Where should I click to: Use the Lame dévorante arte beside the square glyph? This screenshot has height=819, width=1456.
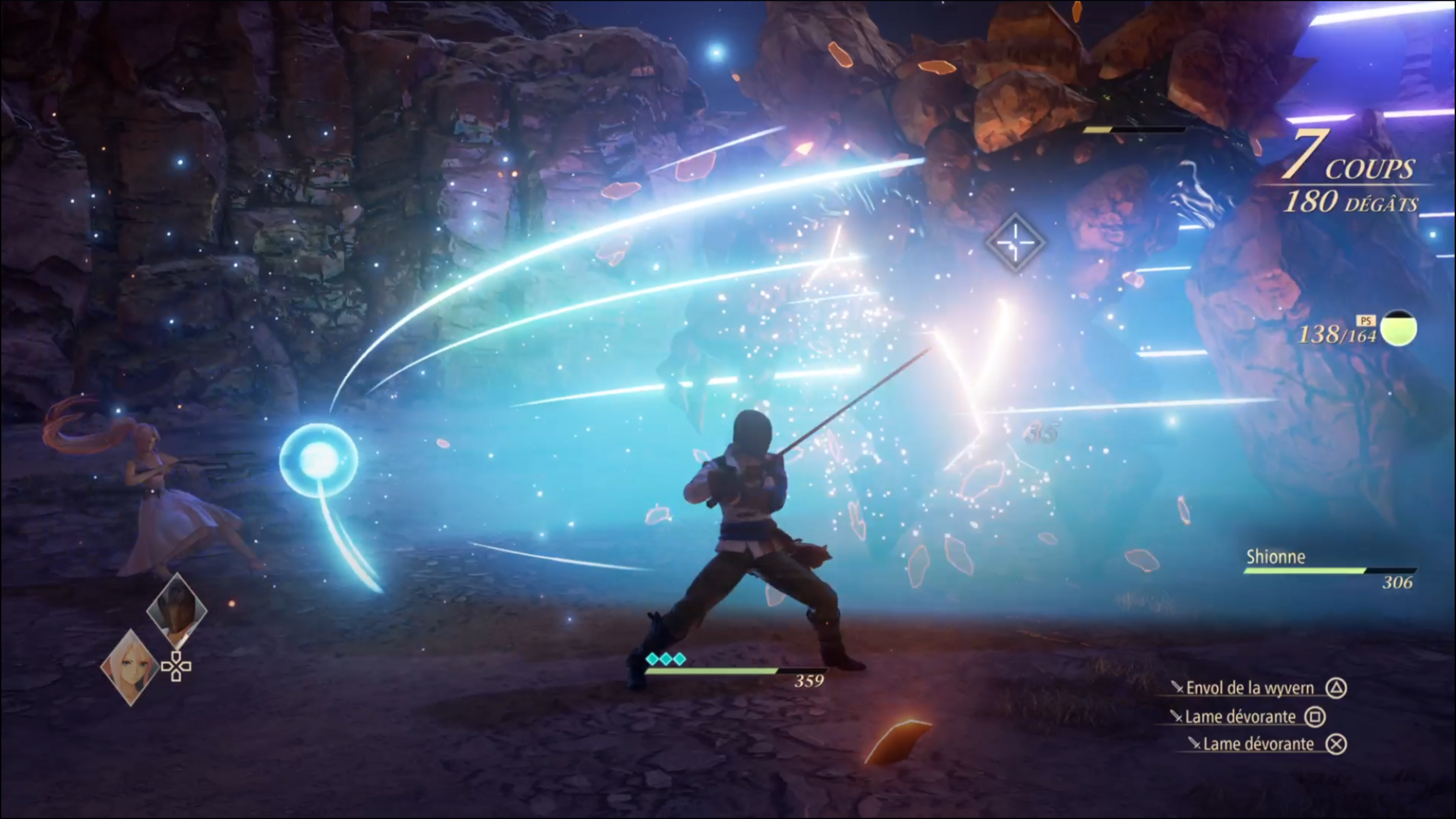(x=1240, y=717)
